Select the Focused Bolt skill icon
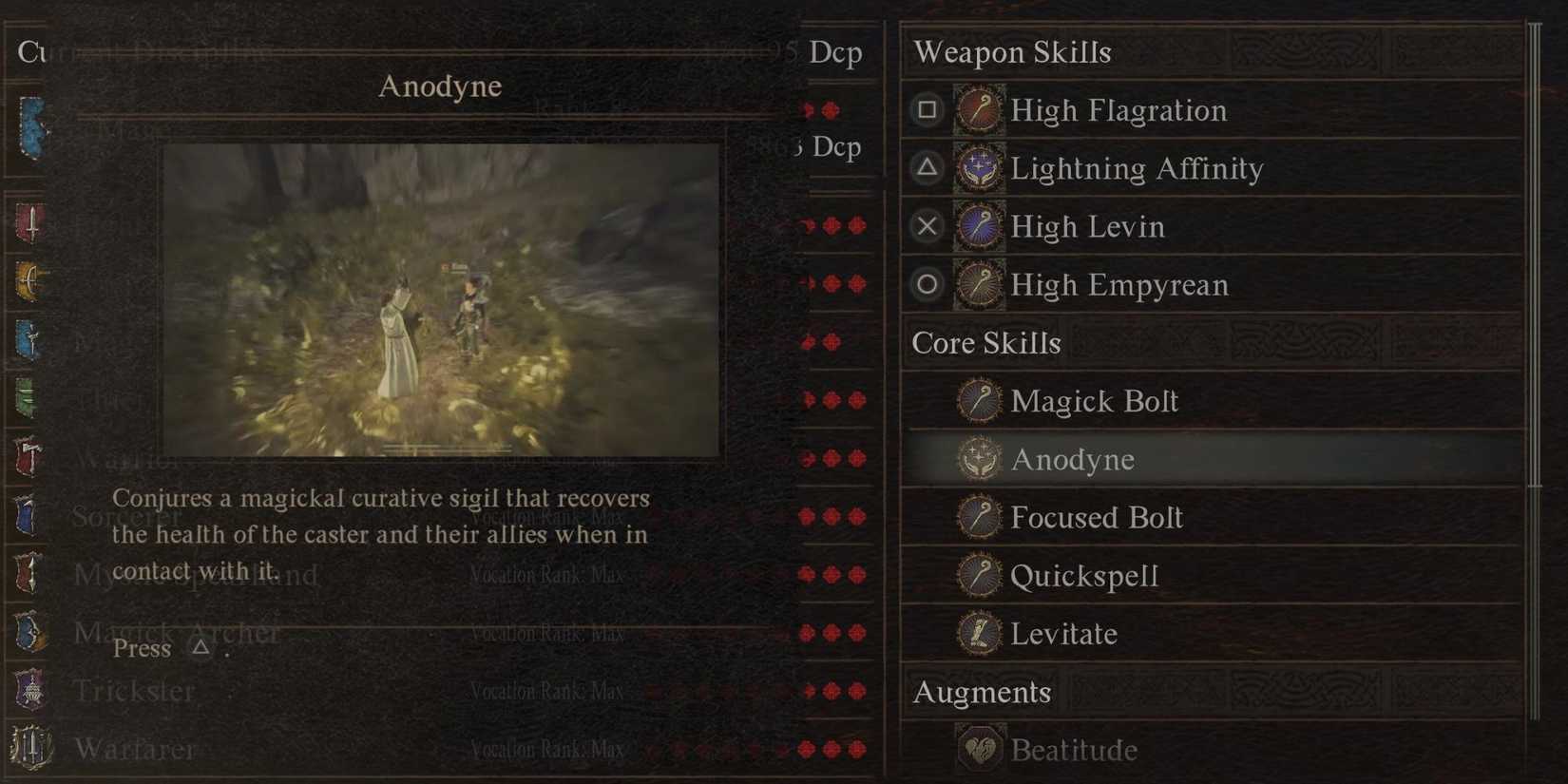This screenshot has width=1568, height=784. (x=980, y=518)
